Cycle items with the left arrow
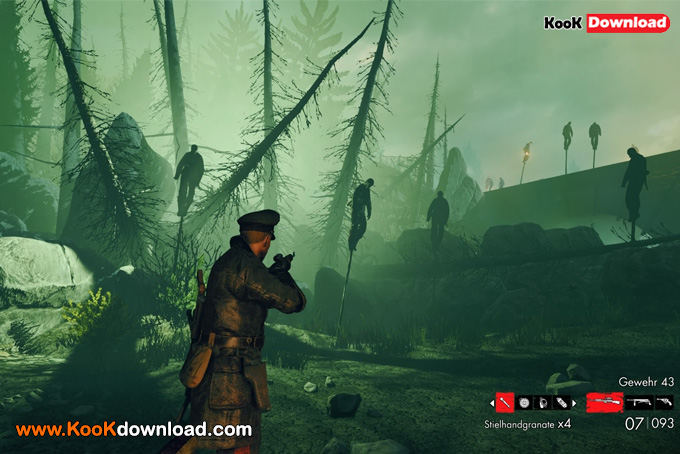 coord(492,402)
